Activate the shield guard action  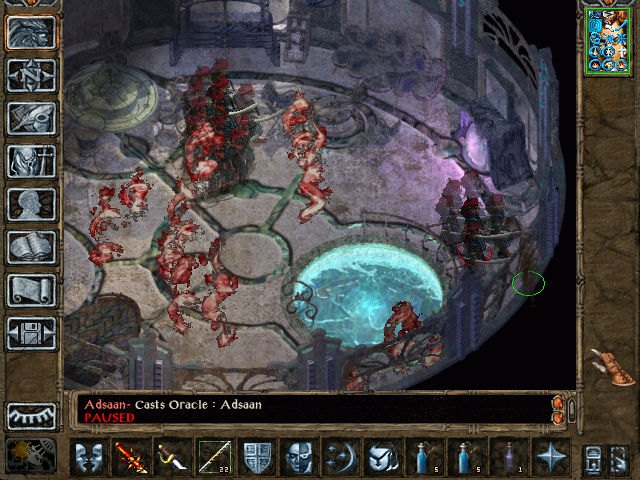click(x=256, y=457)
